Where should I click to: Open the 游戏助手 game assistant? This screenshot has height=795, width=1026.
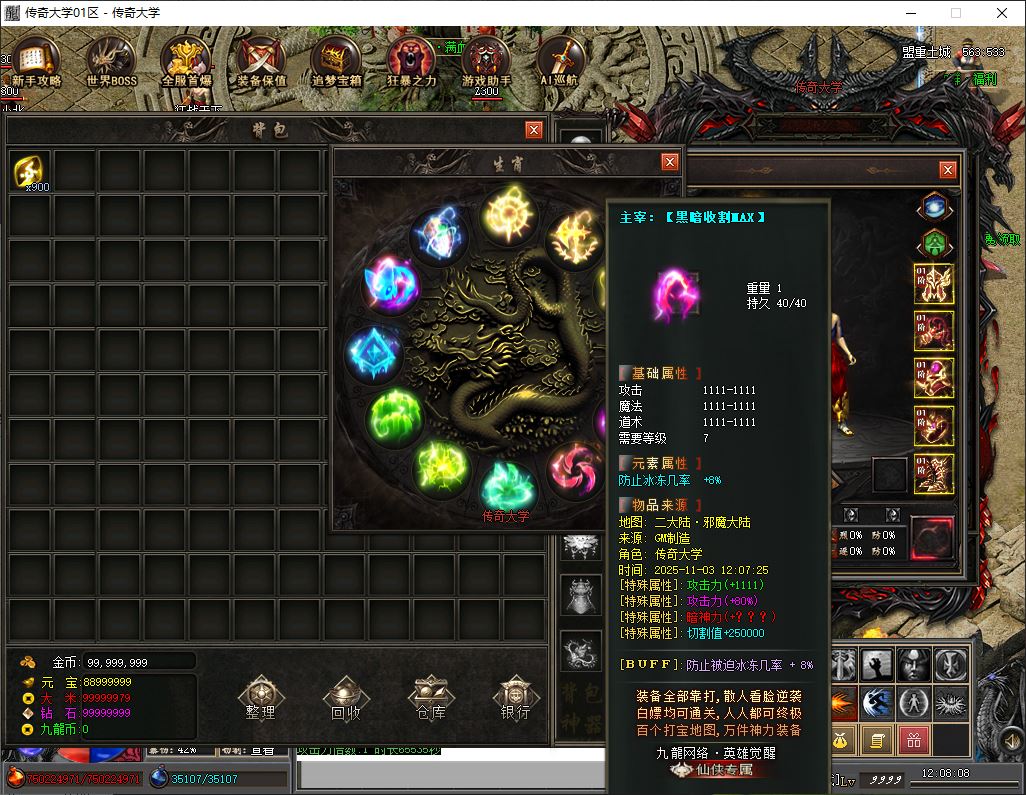click(486, 62)
